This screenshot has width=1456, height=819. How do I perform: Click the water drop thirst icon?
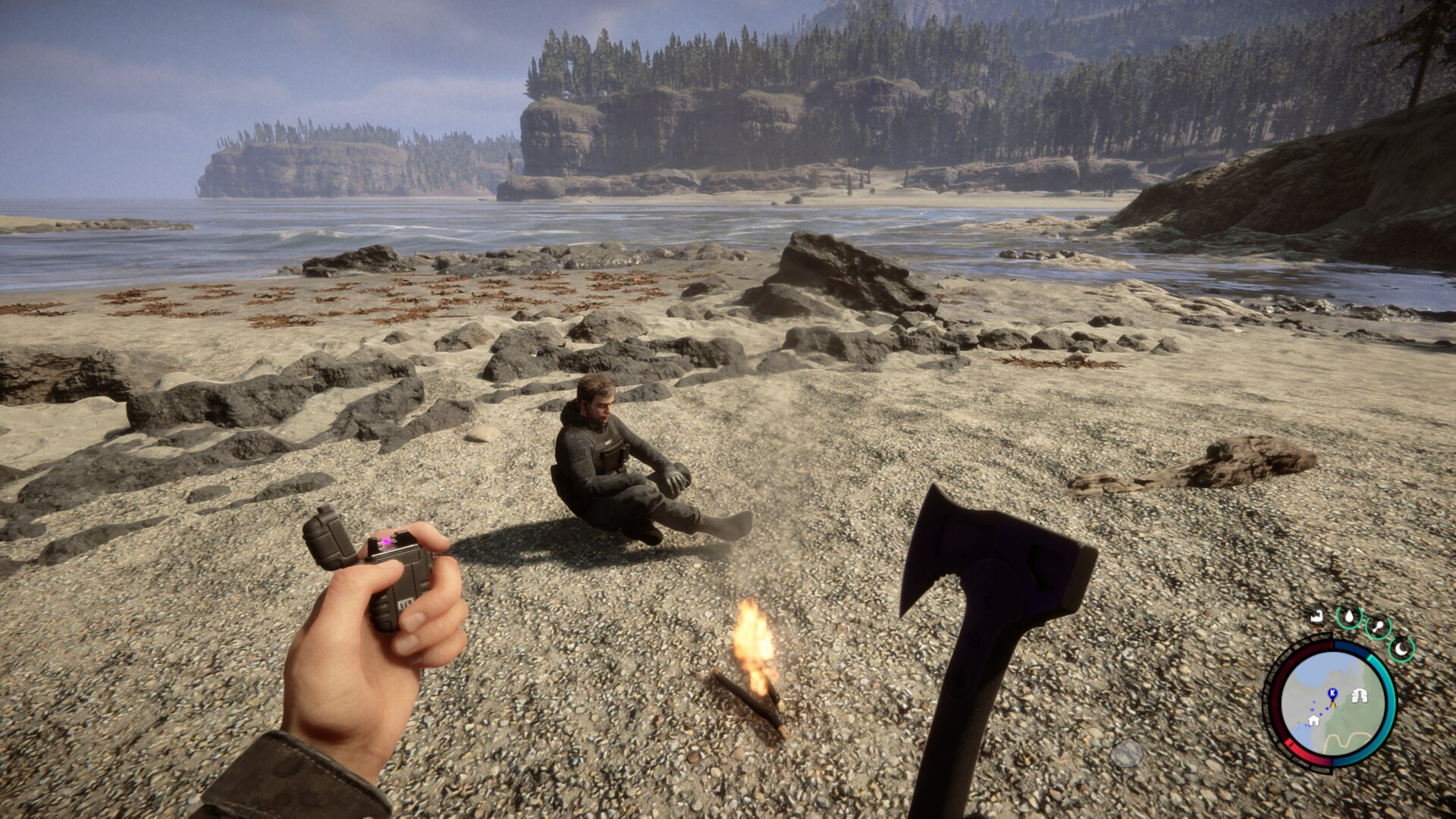pyautogui.click(x=1349, y=617)
